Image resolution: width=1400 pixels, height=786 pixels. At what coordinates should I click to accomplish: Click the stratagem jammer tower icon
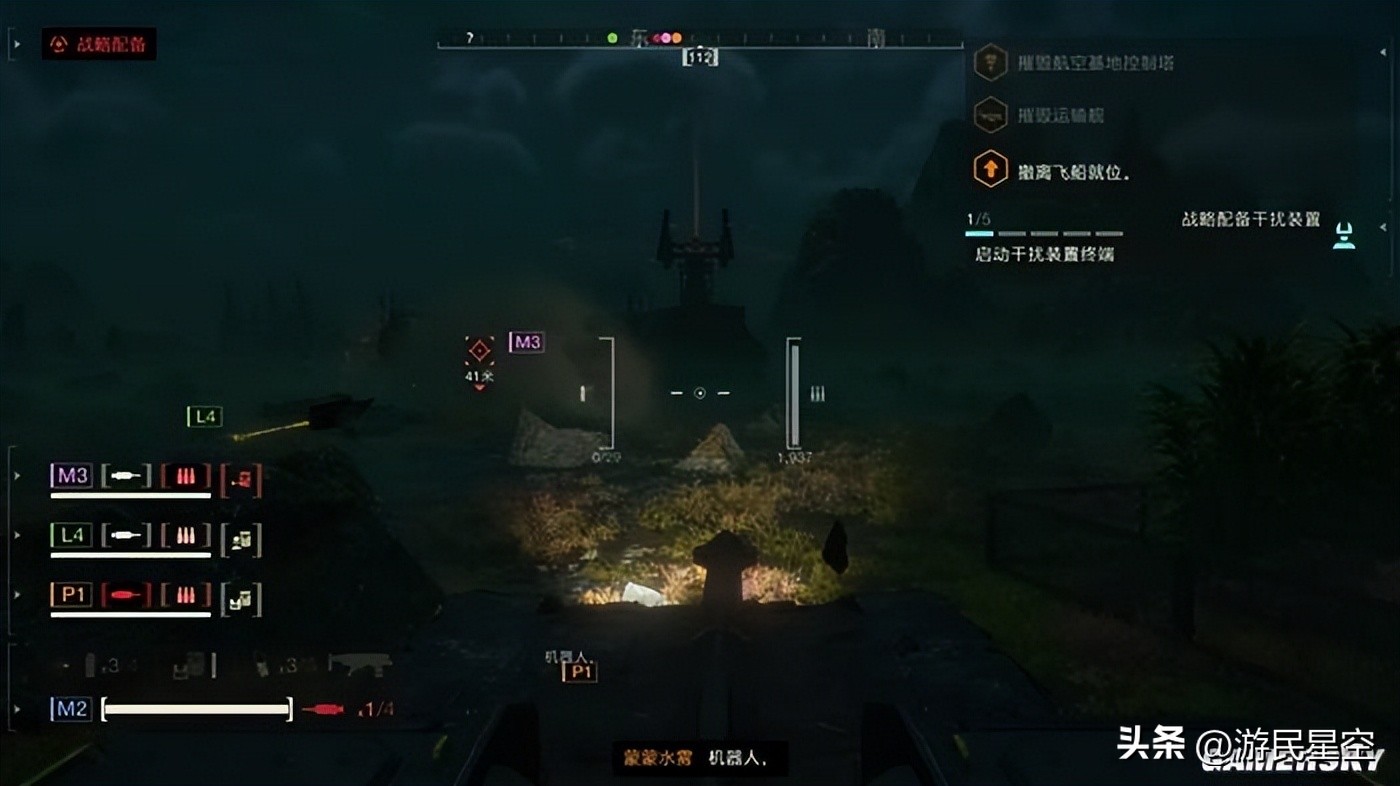pos(1344,236)
